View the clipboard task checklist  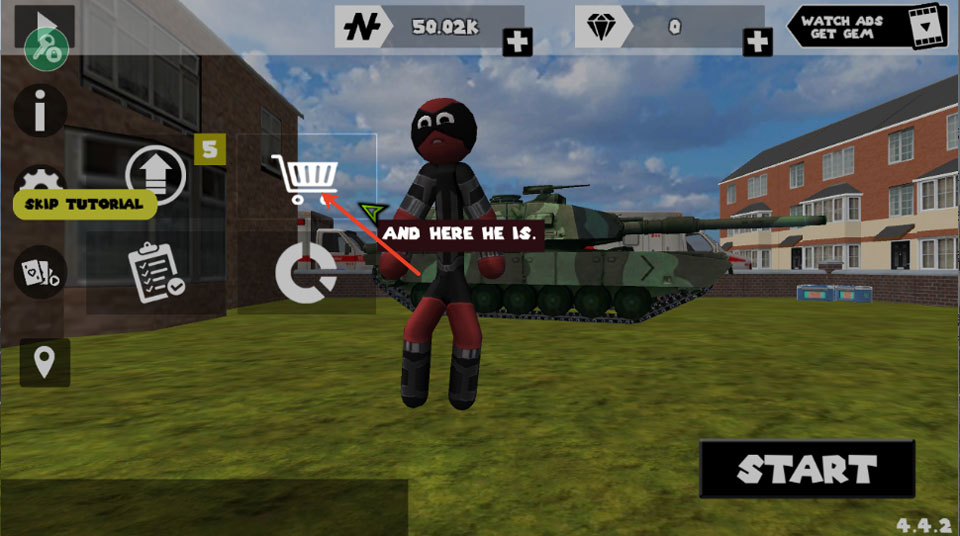(155, 272)
